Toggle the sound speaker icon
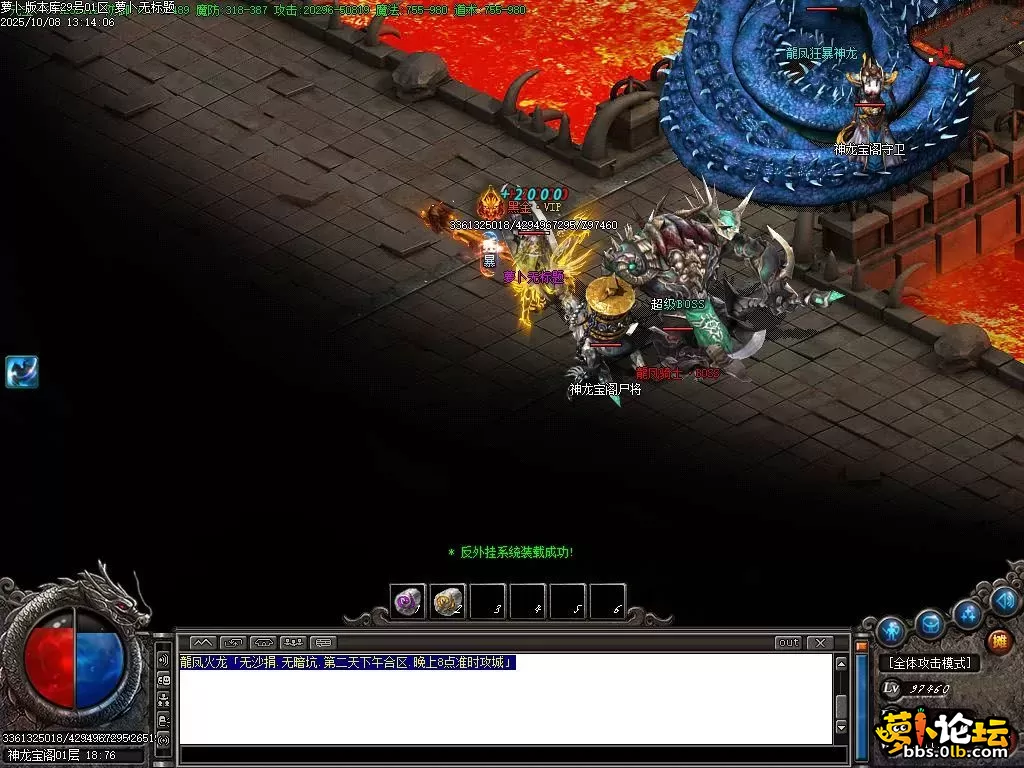Image resolution: width=1024 pixels, height=768 pixels. (x=1004, y=601)
